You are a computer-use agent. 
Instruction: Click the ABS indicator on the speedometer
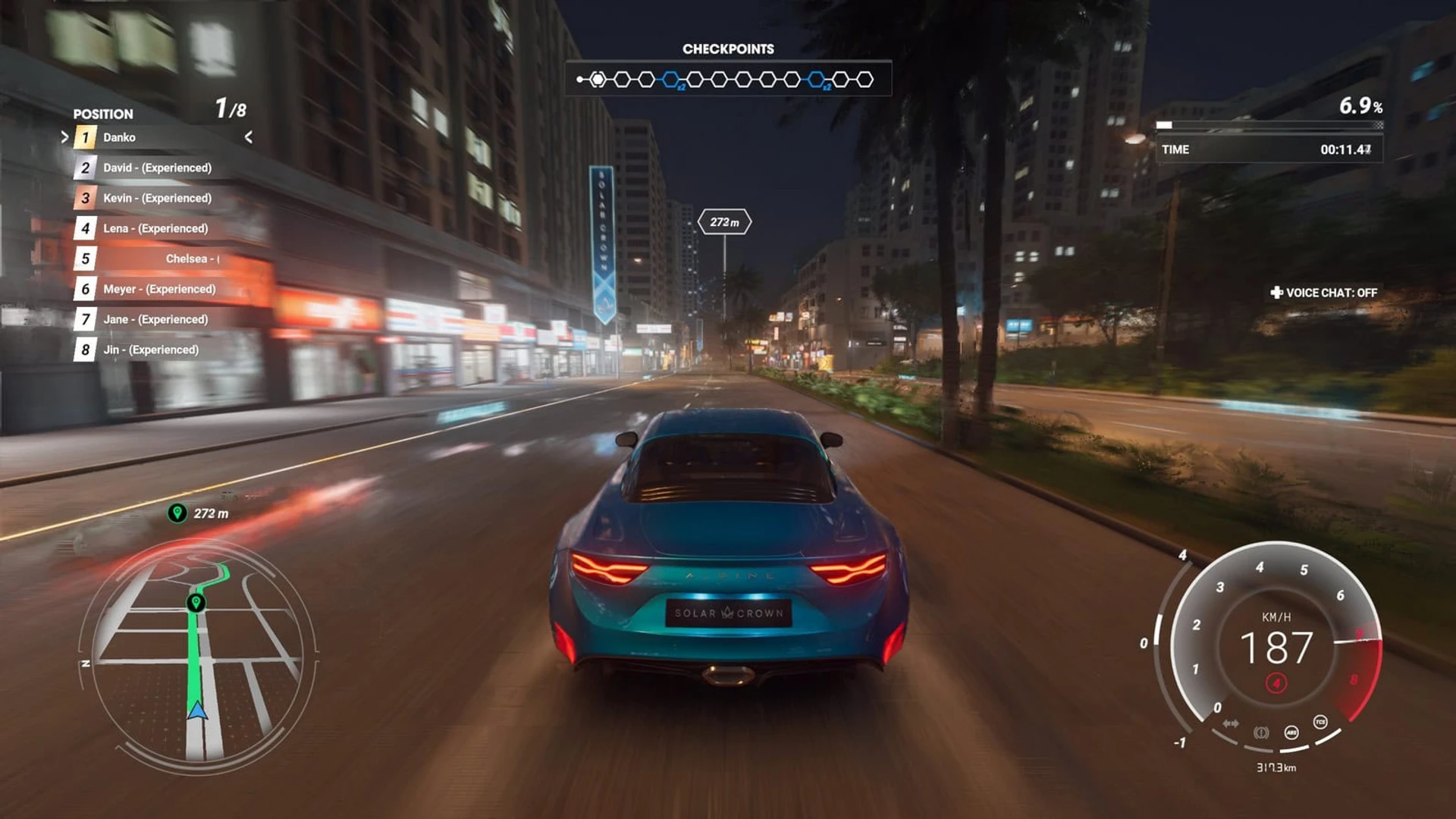coord(1291,733)
